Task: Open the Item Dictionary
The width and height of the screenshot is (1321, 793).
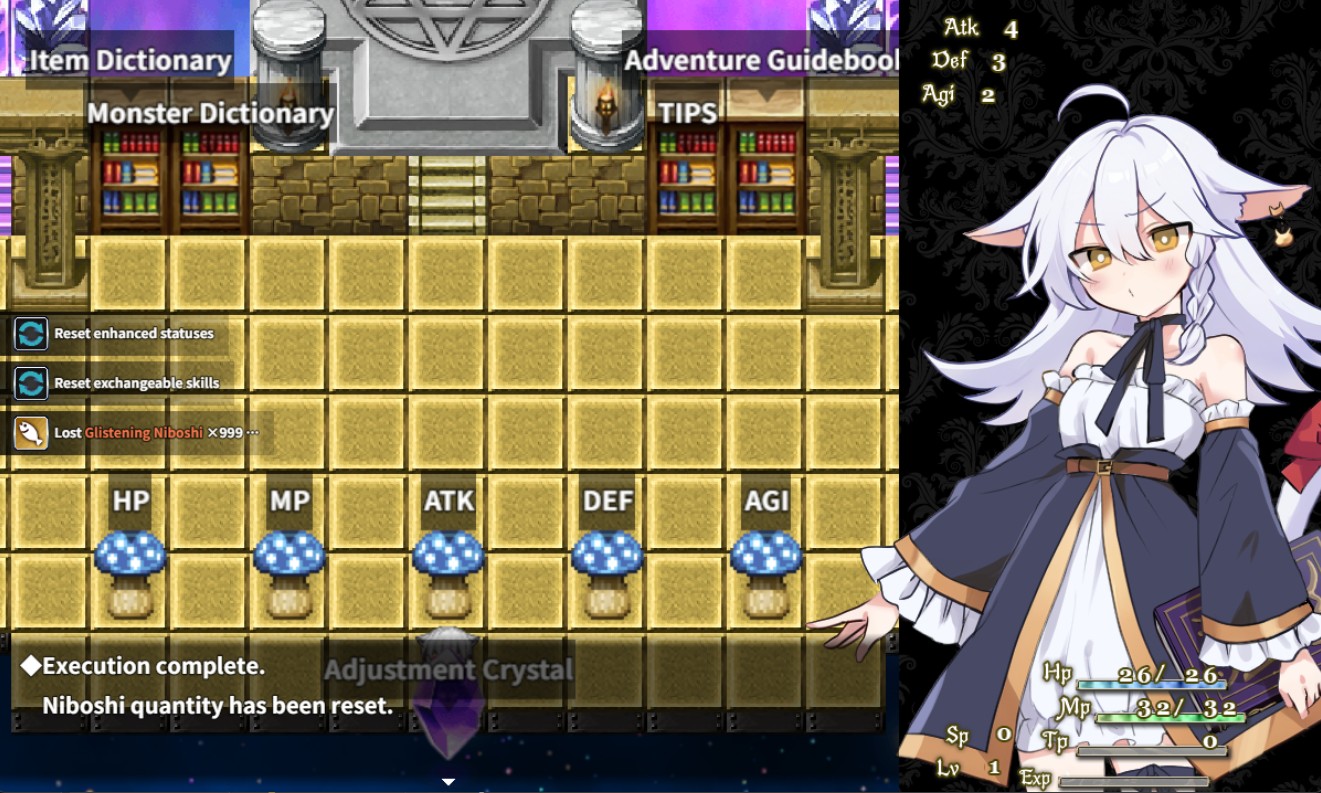Action: (x=128, y=60)
